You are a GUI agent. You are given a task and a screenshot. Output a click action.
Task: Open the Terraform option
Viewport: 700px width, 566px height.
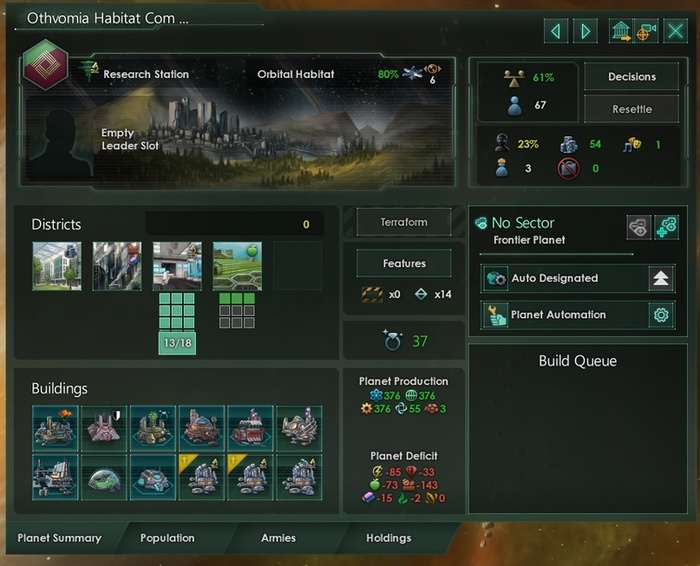pos(404,223)
